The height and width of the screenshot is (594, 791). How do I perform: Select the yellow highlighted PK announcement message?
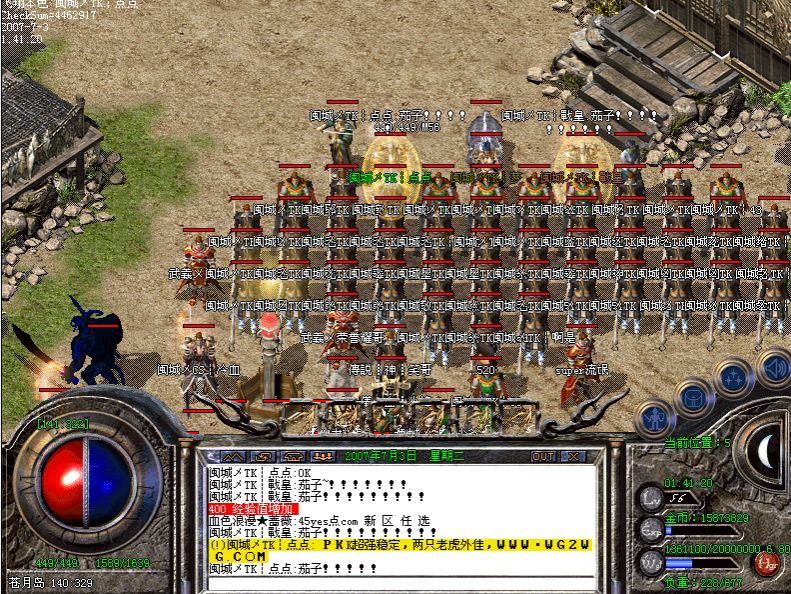point(400,549)
